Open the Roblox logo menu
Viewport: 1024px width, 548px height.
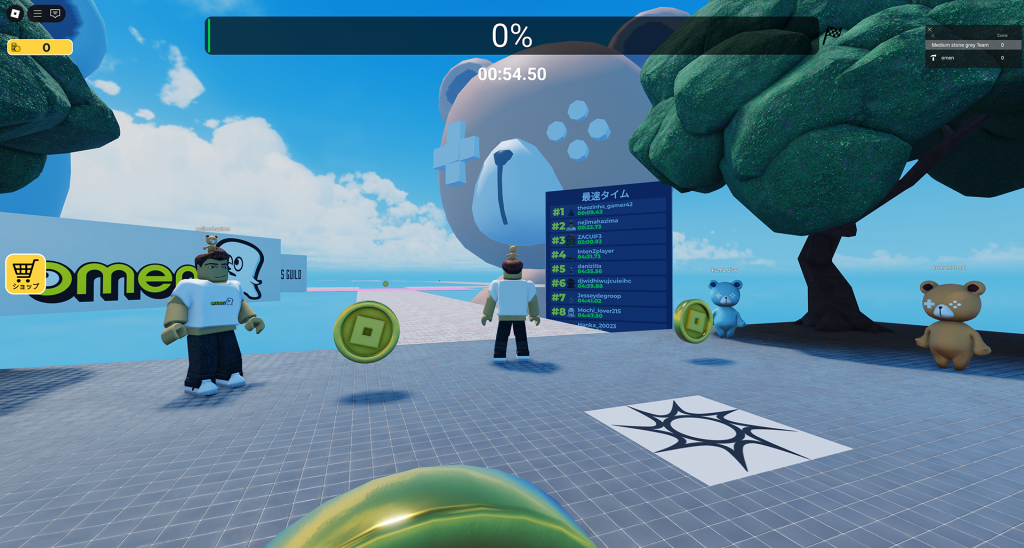click(x=15, y=13)
